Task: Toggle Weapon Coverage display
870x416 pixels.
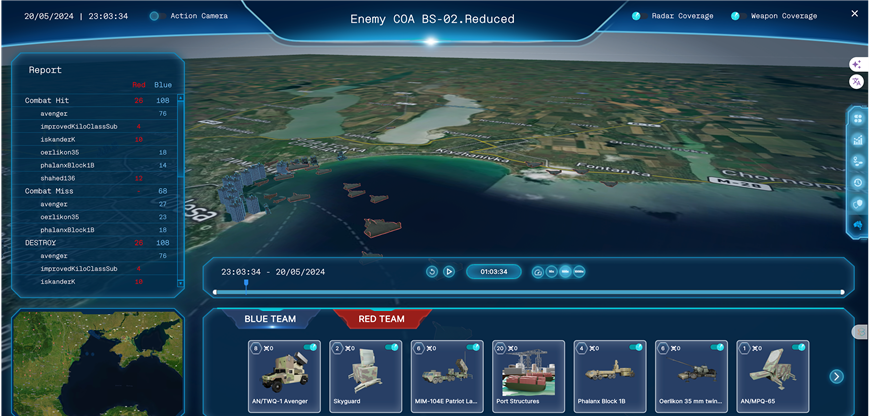Action: click(x=736, y=16)
